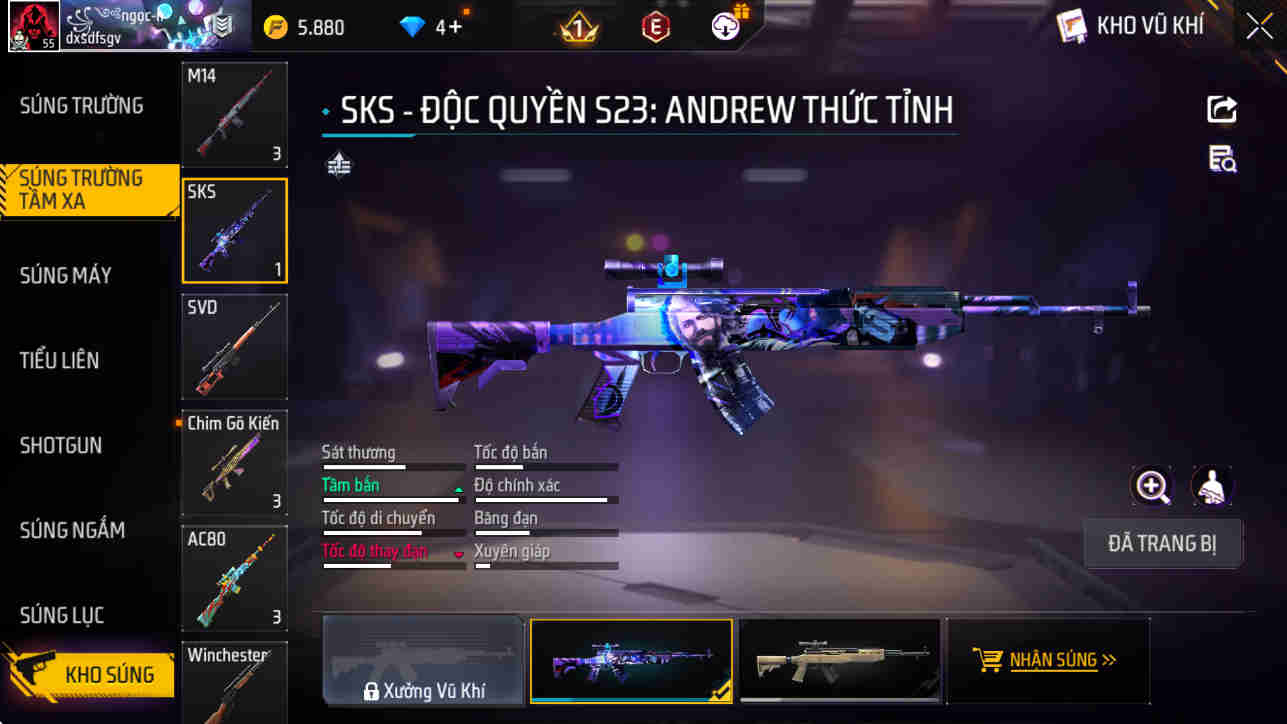Open the rank badge icon
The image size is (1287, 724).
point(576,27)
